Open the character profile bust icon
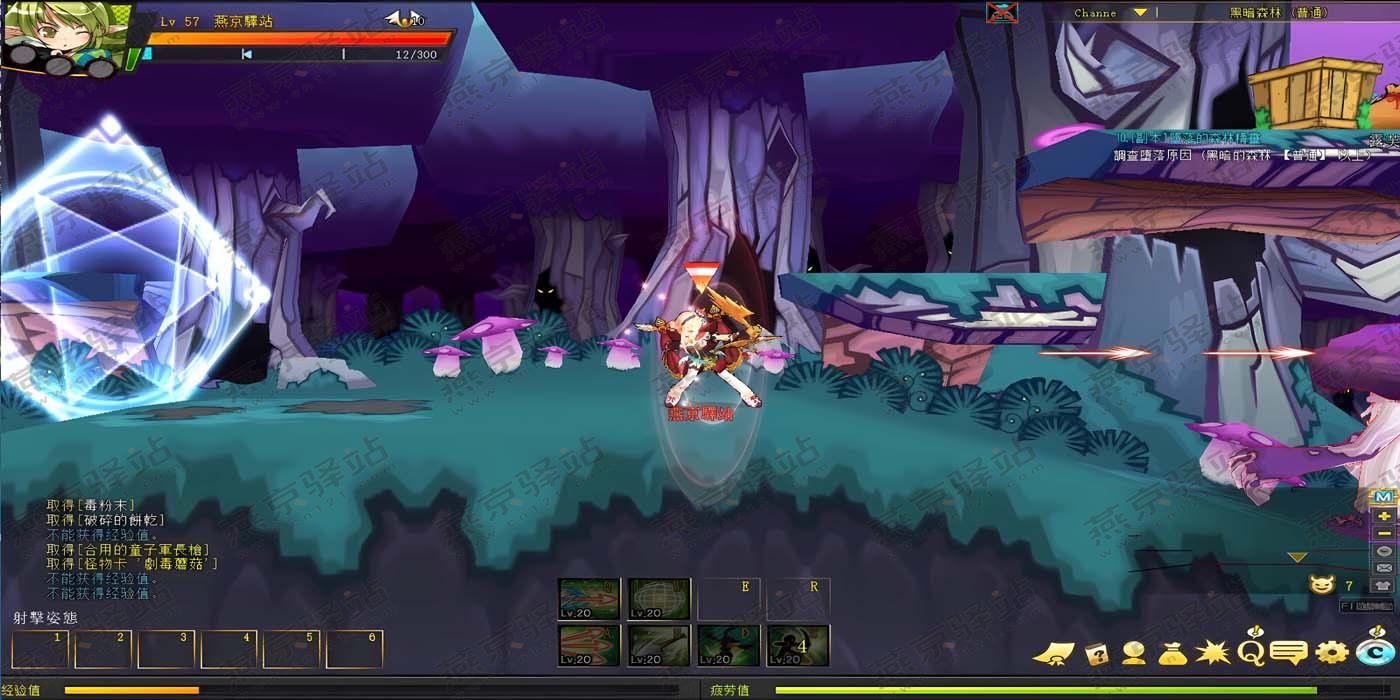Viewport: 1400px width, 700px height. point(1133,653)
